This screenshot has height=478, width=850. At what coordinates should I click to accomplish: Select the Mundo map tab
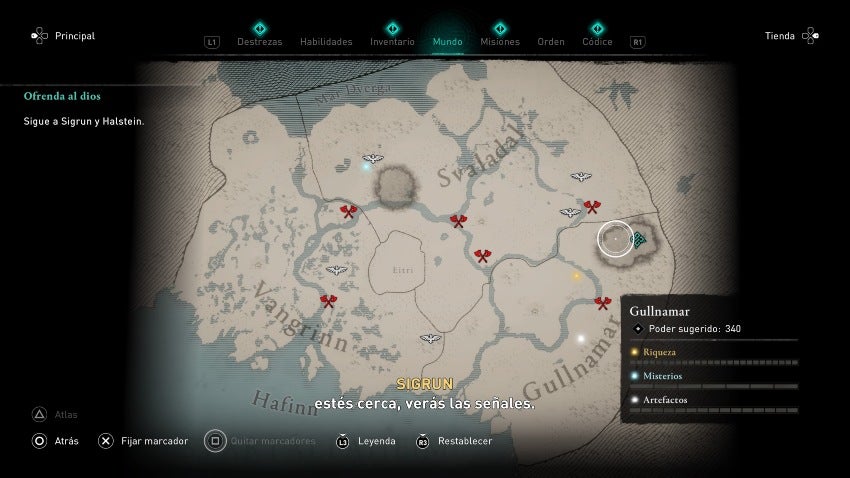coord(447,42)
